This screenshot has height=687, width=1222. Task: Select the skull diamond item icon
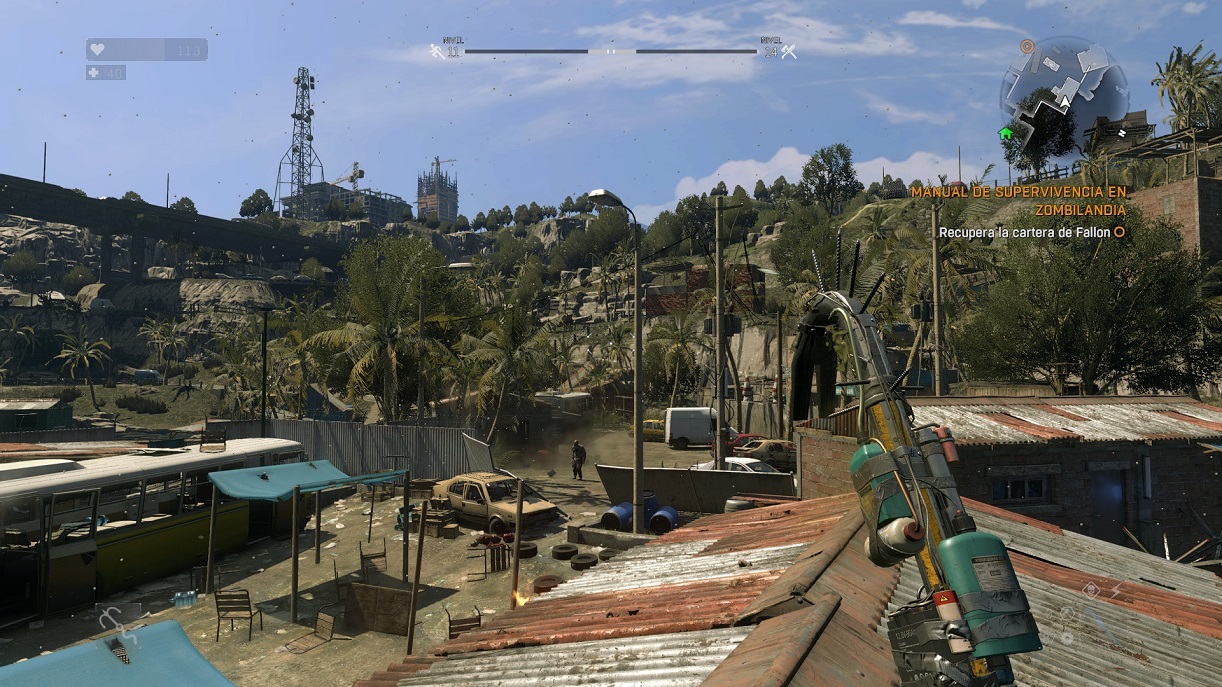point(1090,591)
